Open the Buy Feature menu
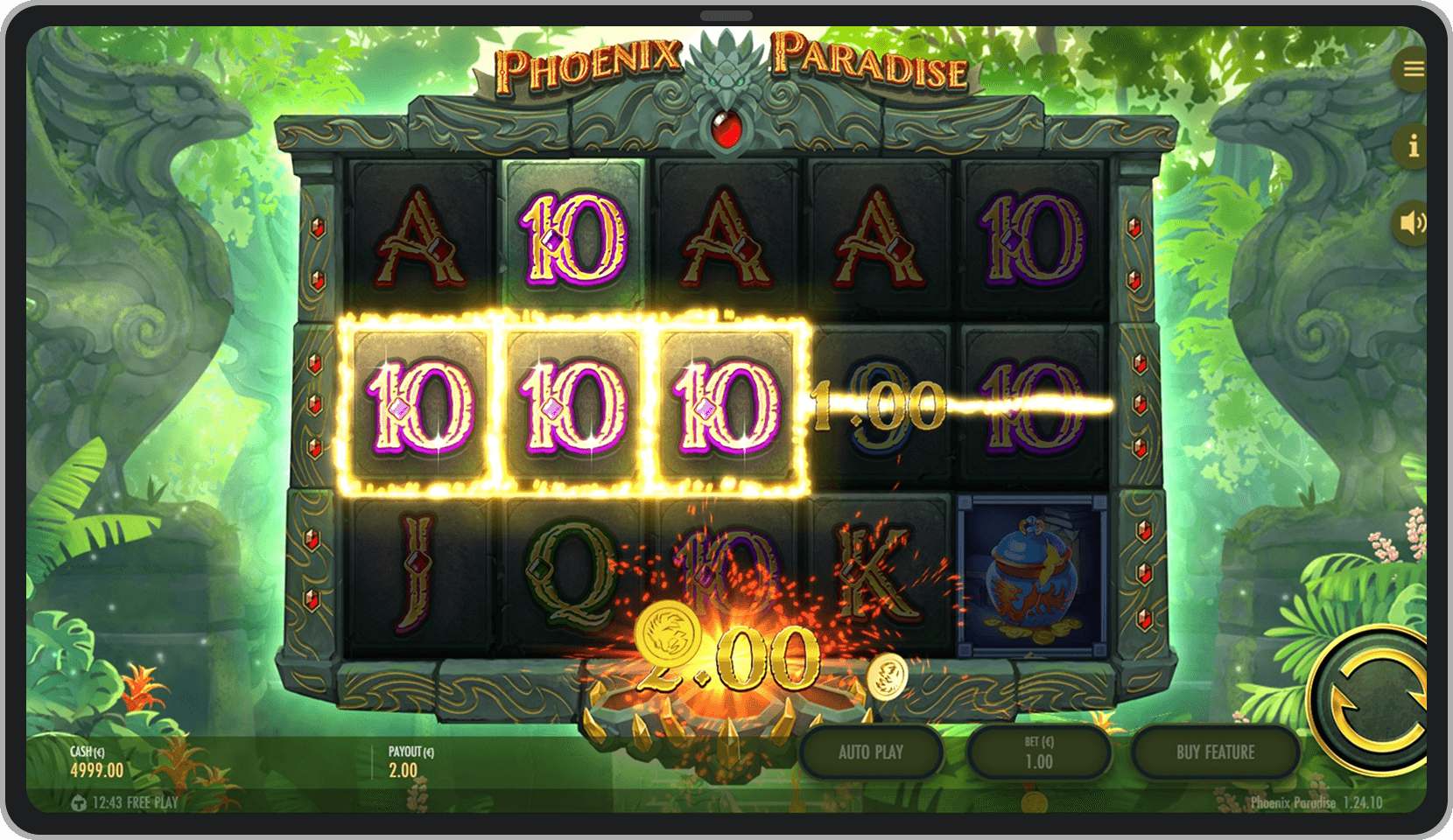The image size is (1453, 840). tap(1216, 752)
